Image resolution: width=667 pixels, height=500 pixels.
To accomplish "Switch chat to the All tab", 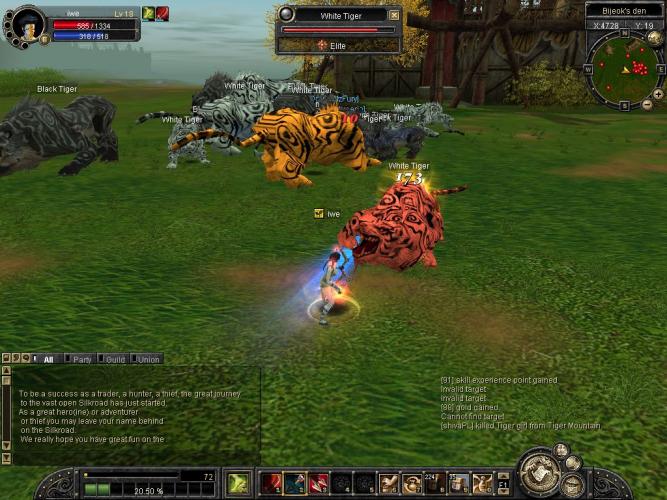I will (46, 359).
